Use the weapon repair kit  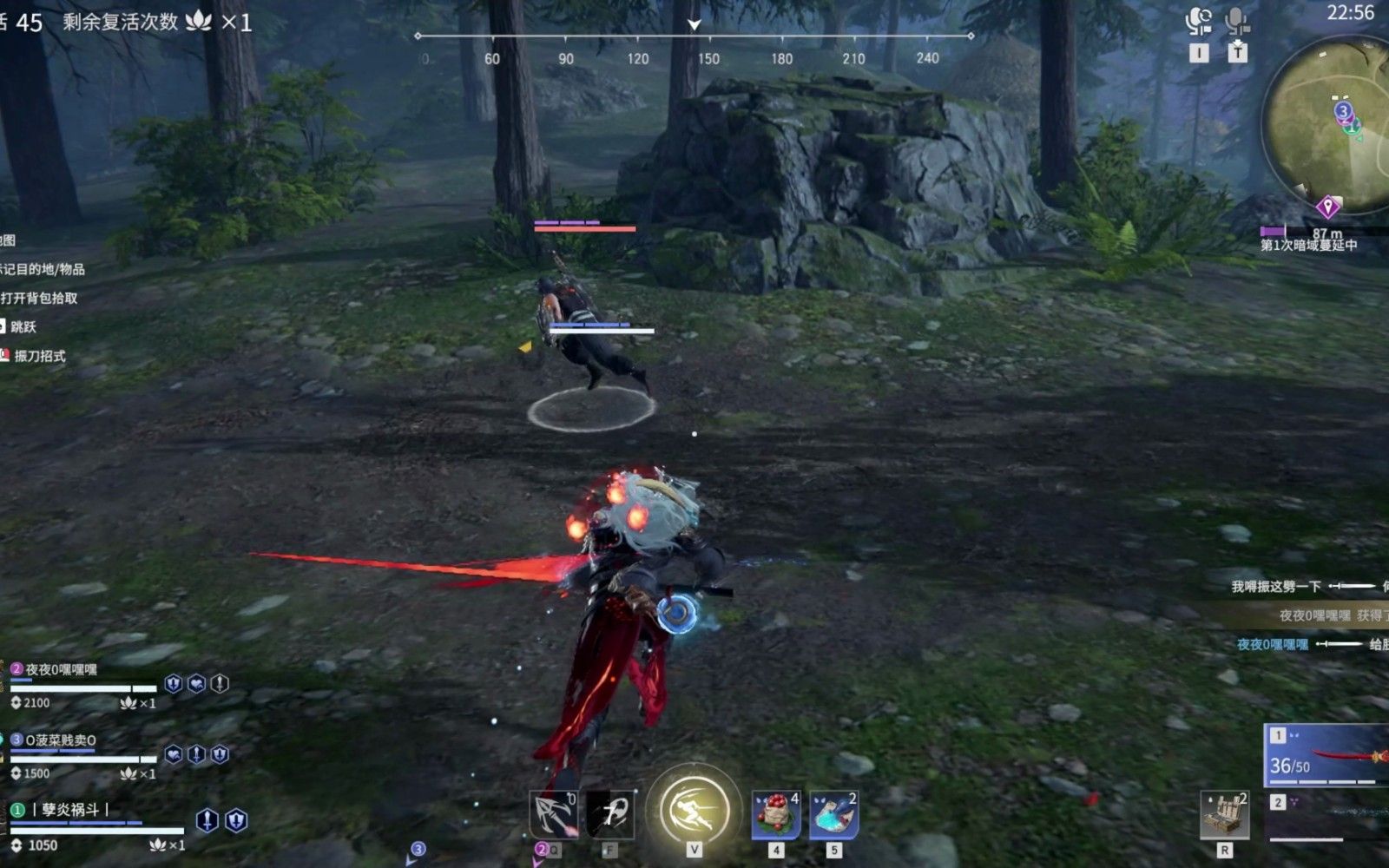click(1225, 814)
